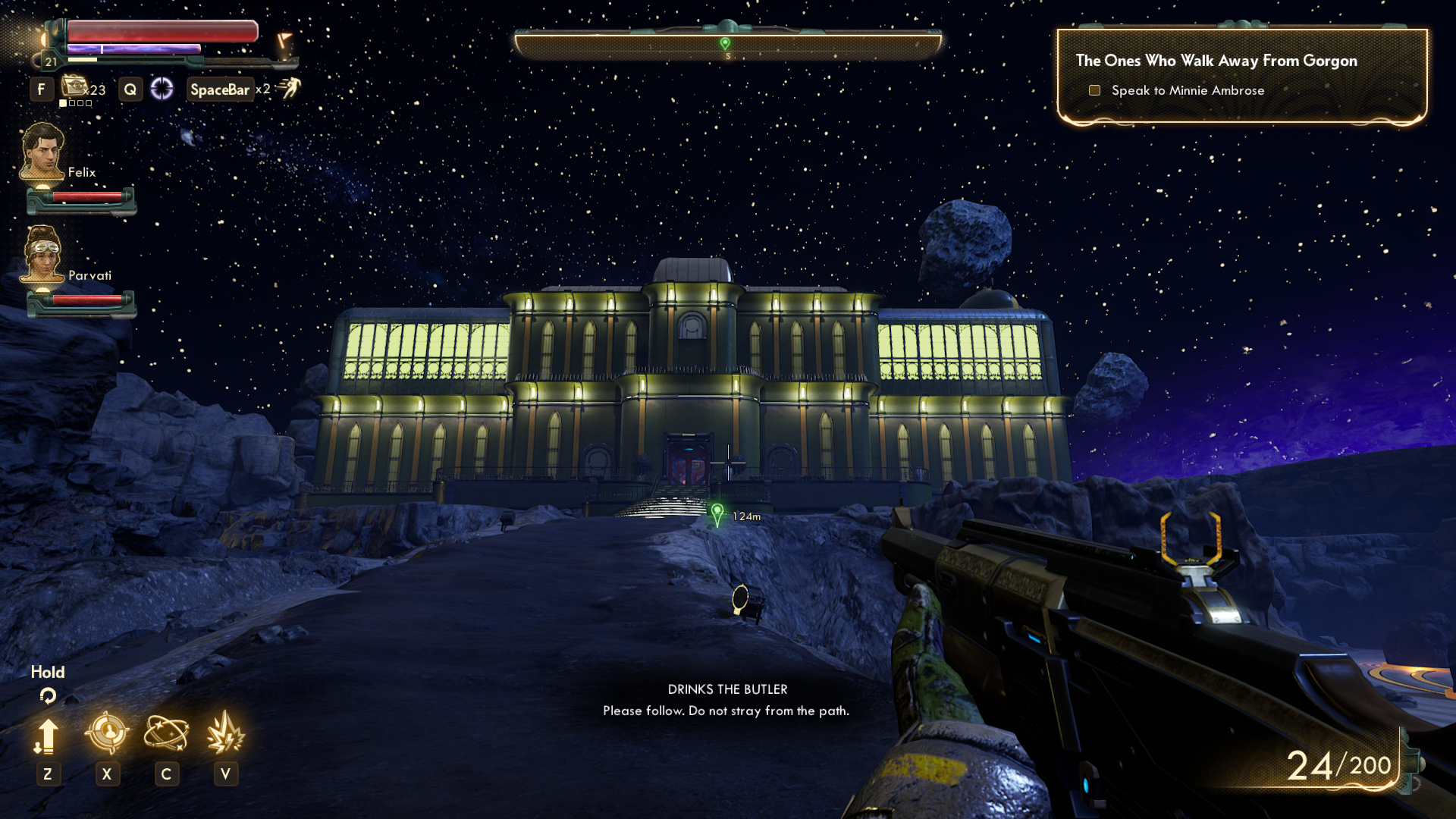
Task: Select Parvati's companion portrait
Action: tap(42, 255)
